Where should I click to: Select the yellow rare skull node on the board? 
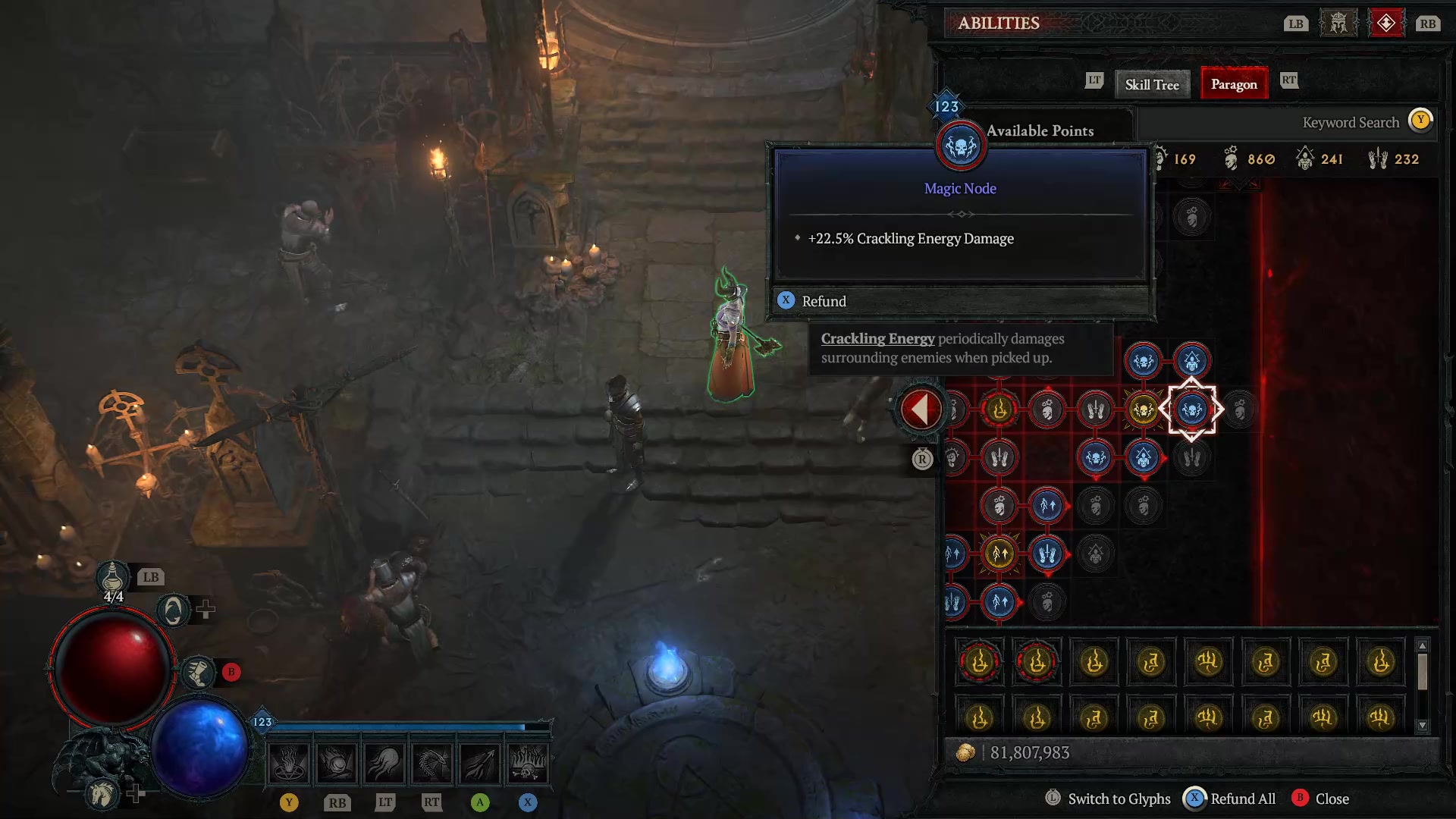click(x=1144, y=409)
